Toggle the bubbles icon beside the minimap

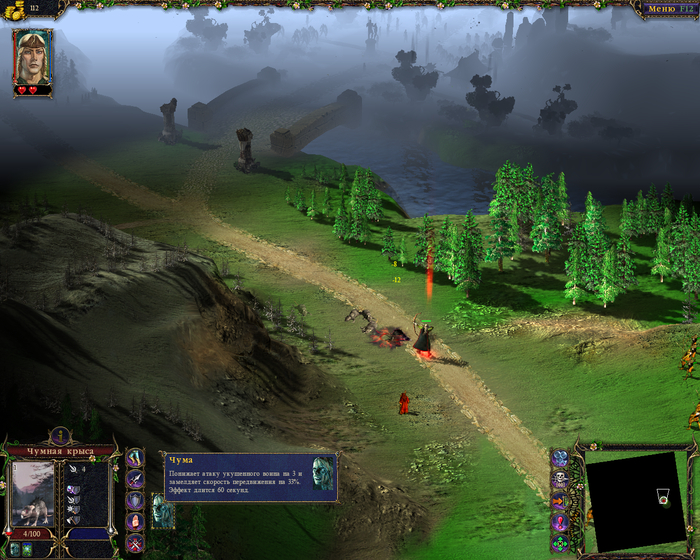[x=560, y=458]
